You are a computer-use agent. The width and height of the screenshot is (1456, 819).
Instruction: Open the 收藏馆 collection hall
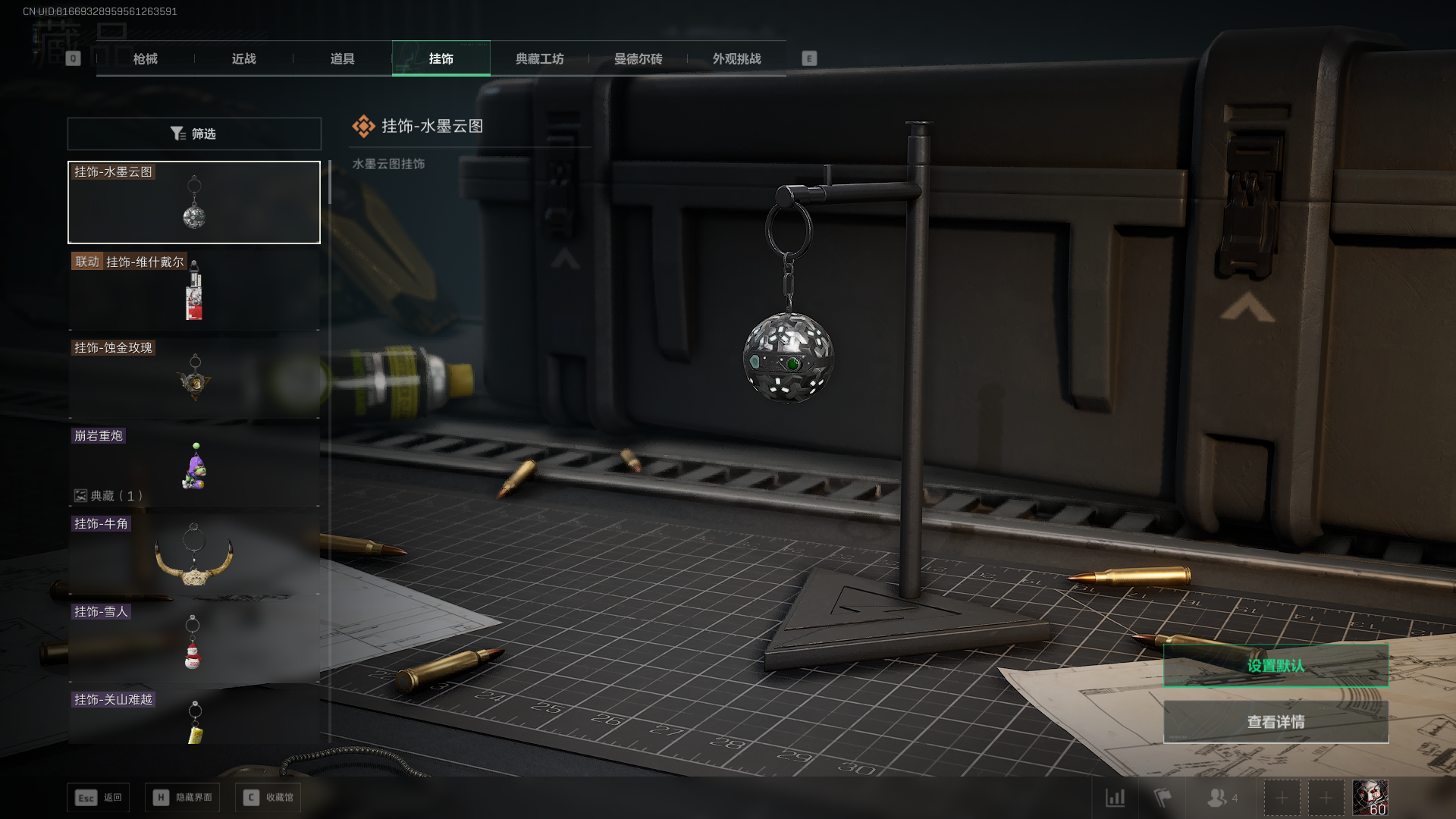click(x=268, y=797)
